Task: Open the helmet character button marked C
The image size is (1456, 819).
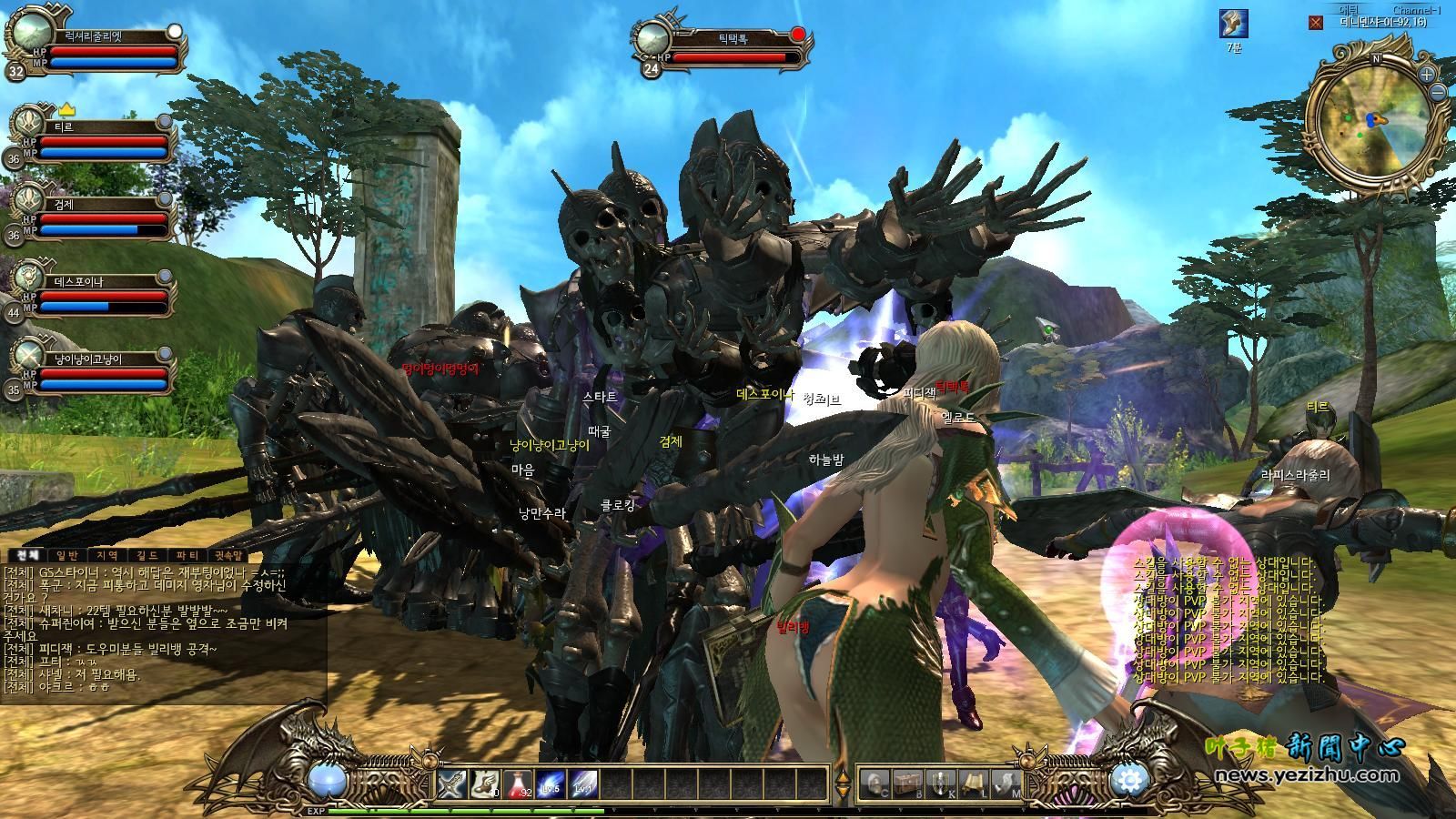Action: (x=875, y=782)
